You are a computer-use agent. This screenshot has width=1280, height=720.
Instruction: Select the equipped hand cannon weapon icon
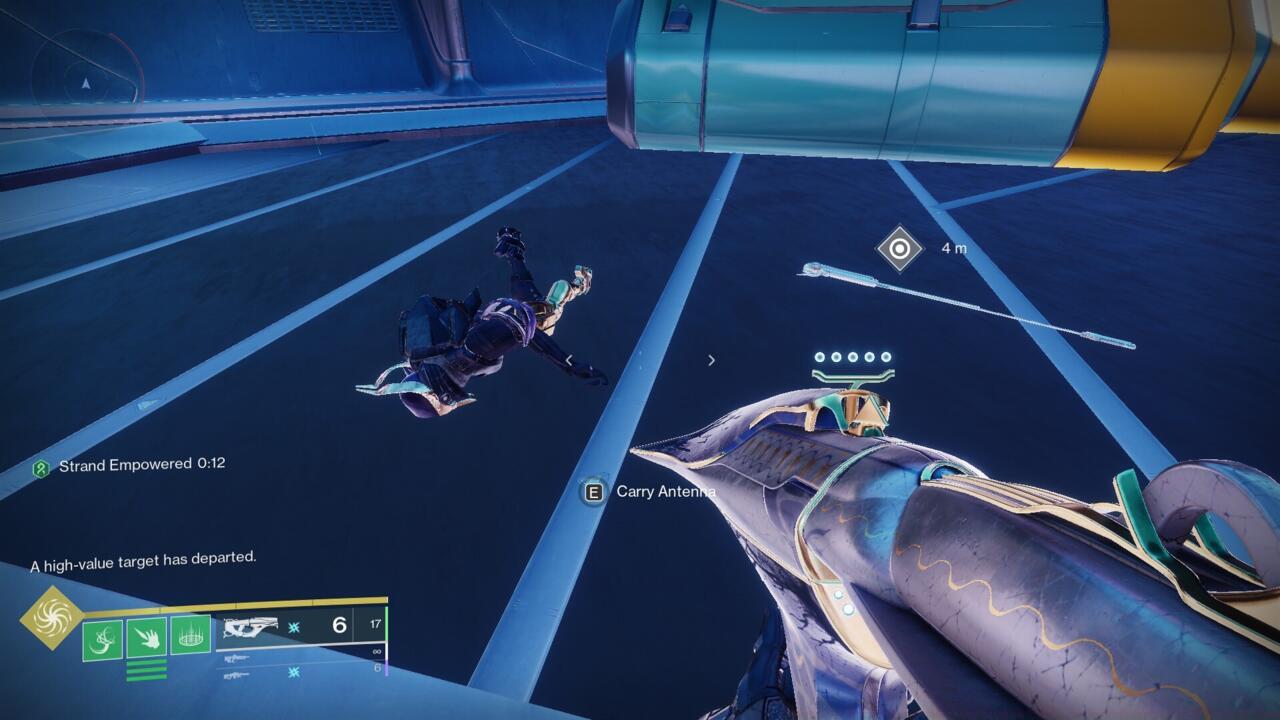click(x=252, y=626)
